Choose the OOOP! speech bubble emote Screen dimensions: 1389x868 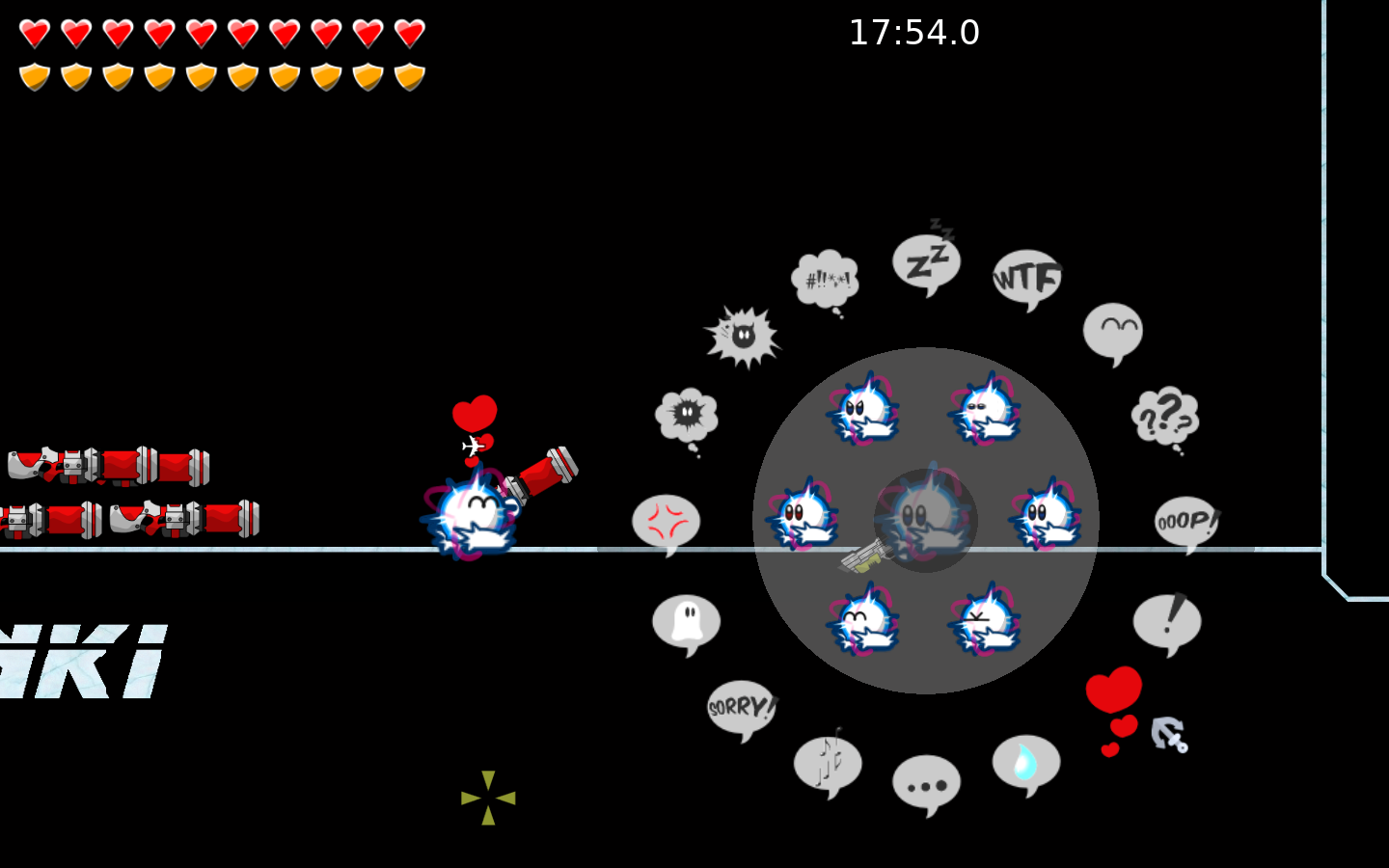(1186, 522)
